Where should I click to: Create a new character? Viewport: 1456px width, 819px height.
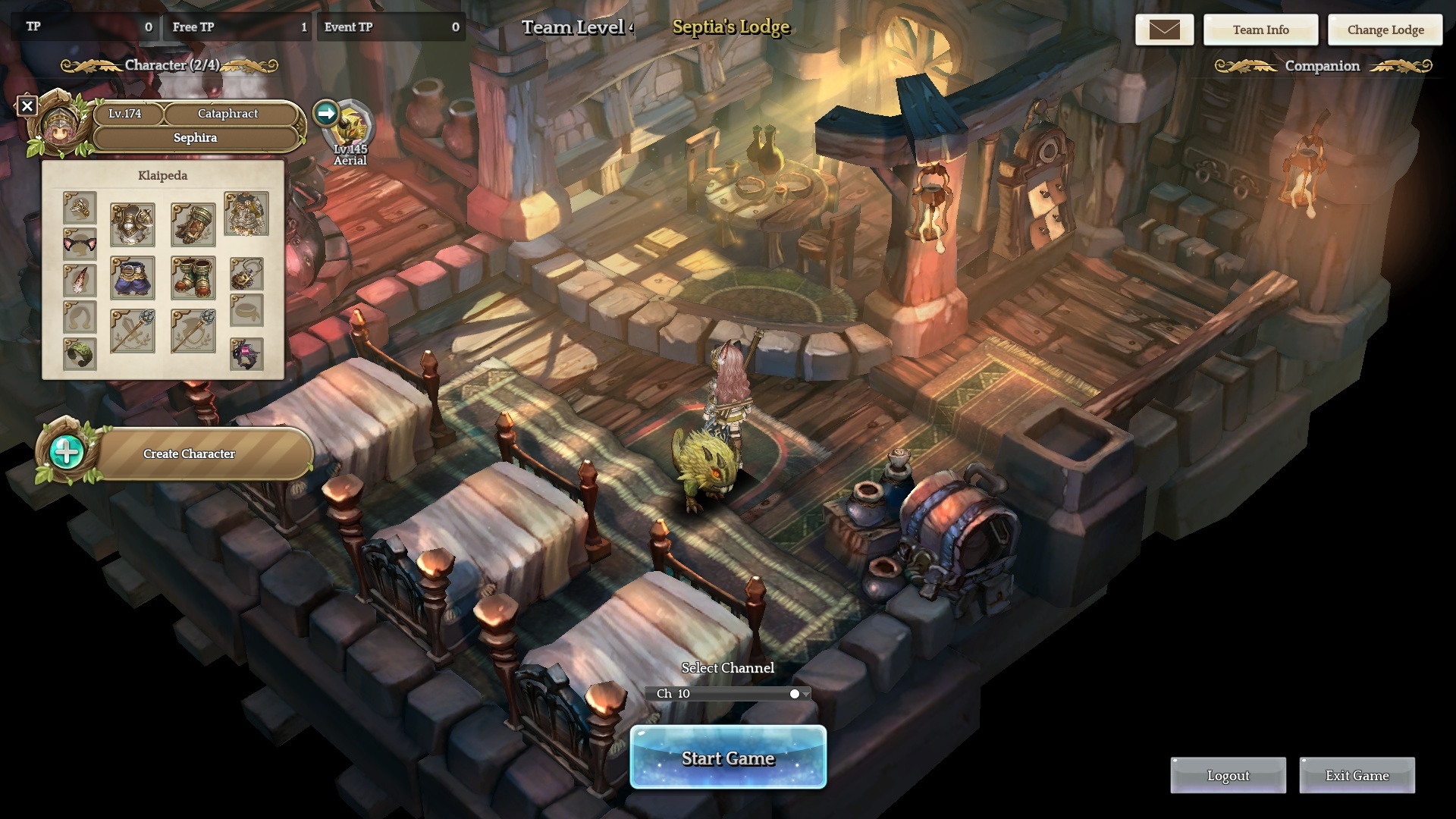(189, 453)
